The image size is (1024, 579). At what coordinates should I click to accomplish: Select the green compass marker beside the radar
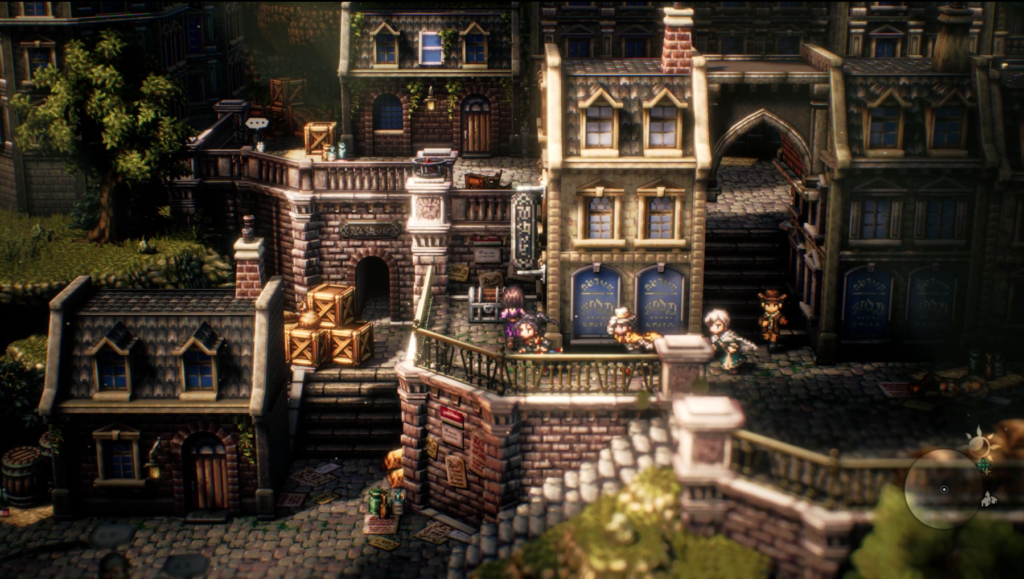983,465
